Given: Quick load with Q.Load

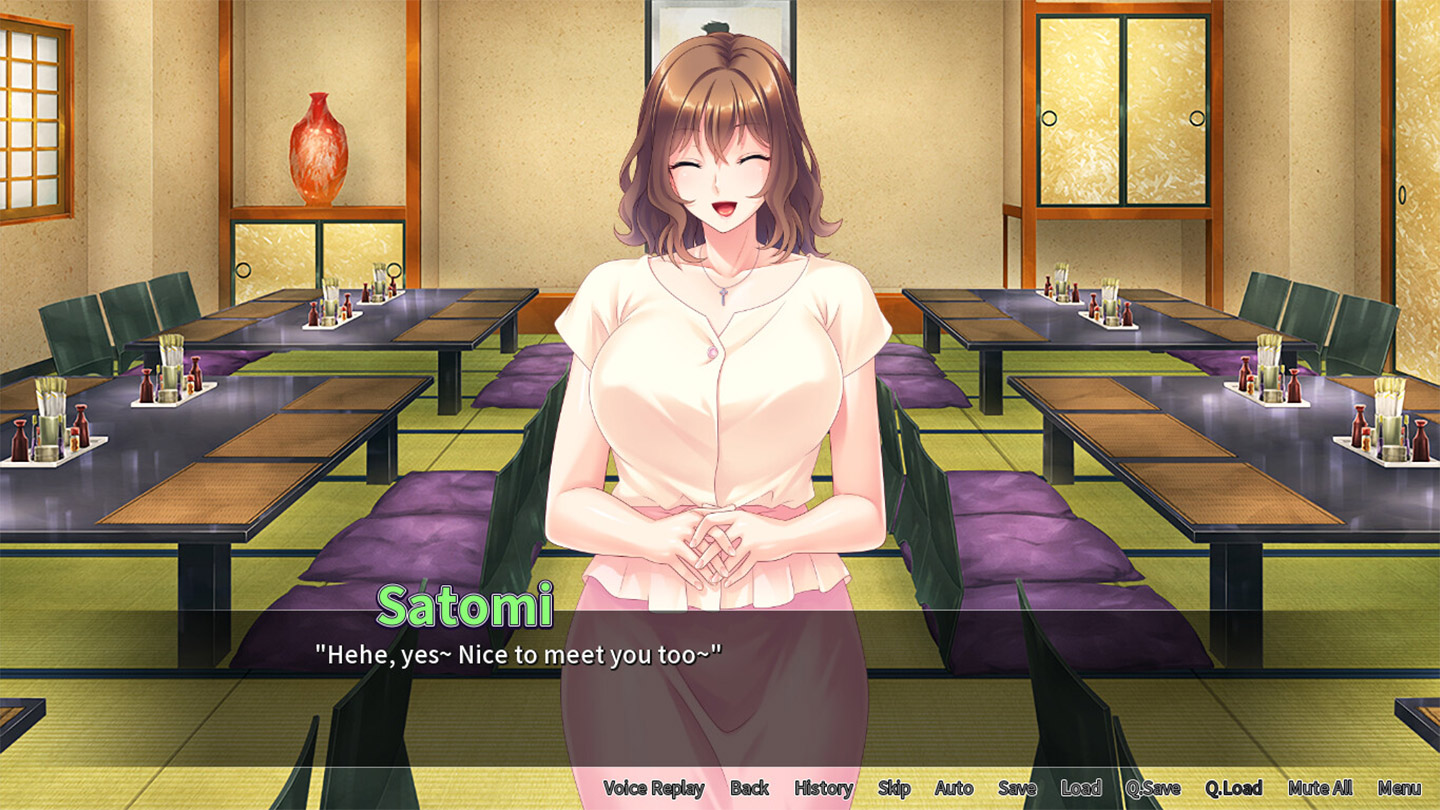Looking at the screenshot, I should click(1233, 788).
